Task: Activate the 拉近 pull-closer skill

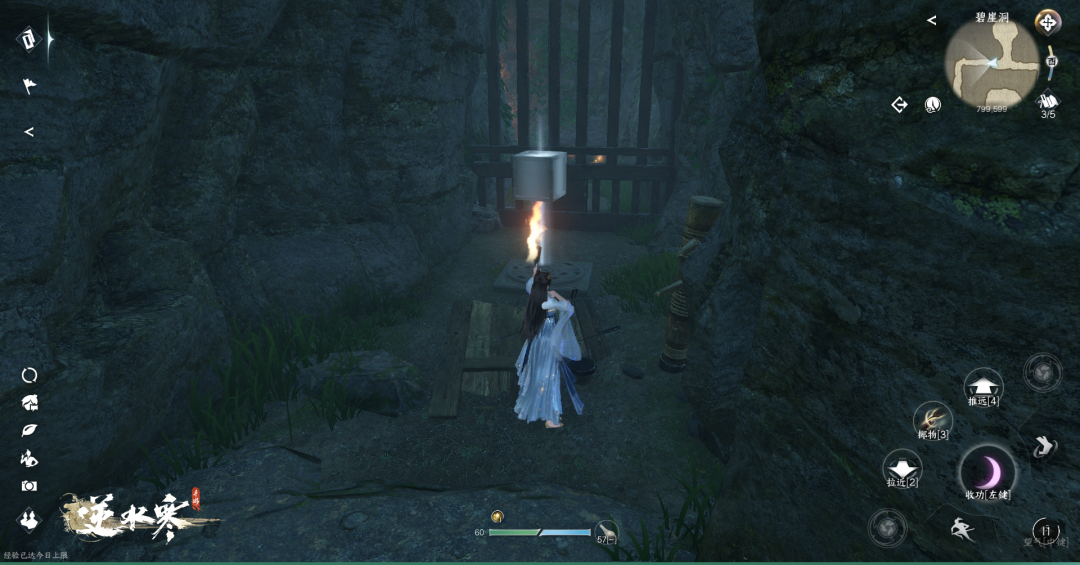Action: point(902,467)
